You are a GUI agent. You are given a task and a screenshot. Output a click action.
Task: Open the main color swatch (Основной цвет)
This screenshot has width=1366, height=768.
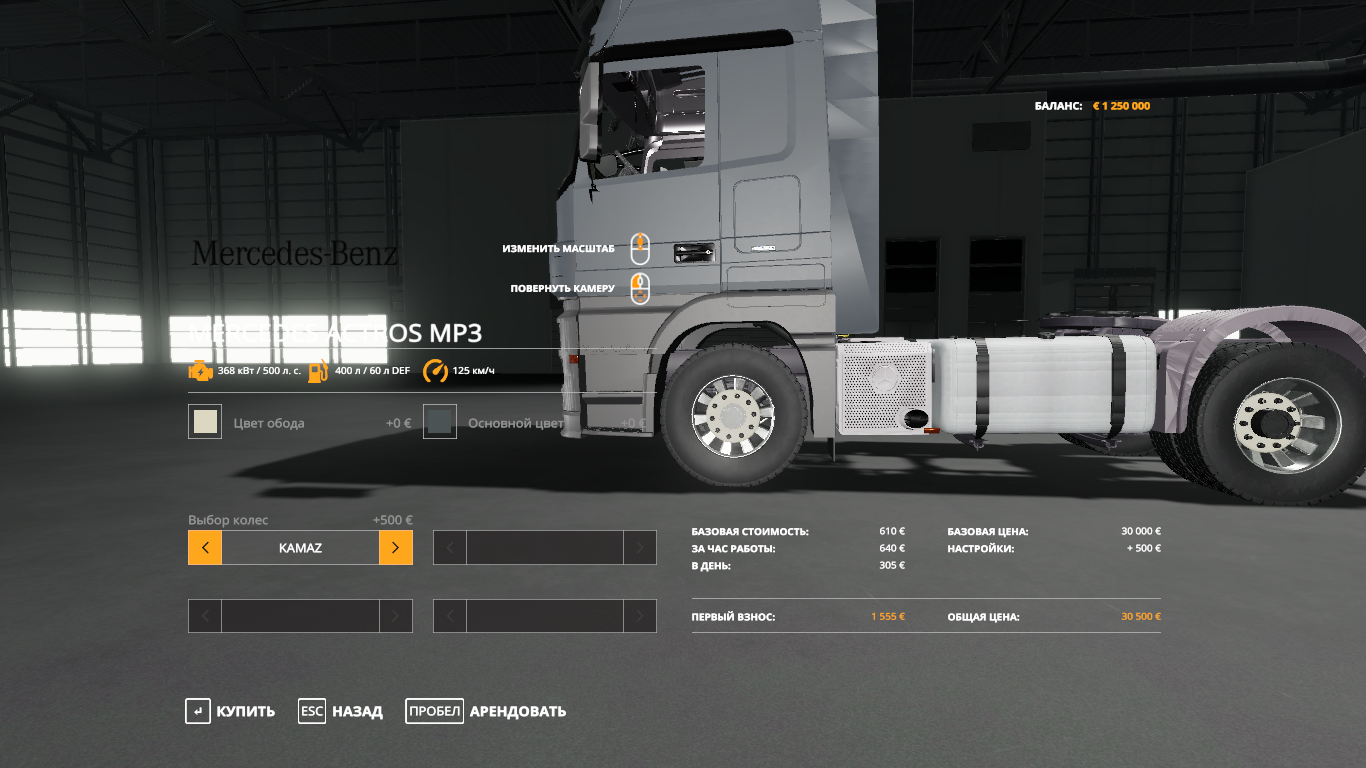pyautogui.click(x=440, y=422)
